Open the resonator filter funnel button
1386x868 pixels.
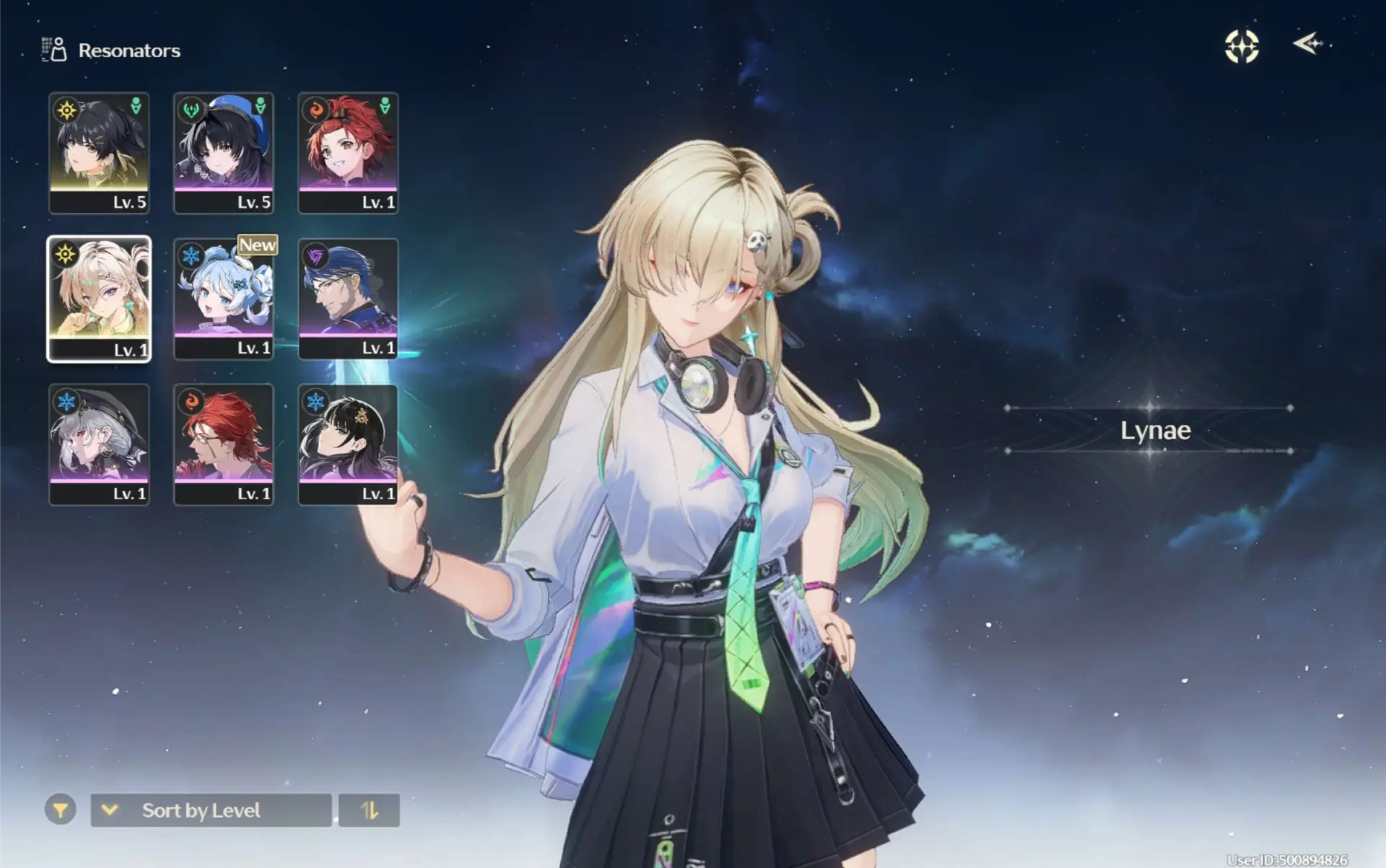click(61, 810)
